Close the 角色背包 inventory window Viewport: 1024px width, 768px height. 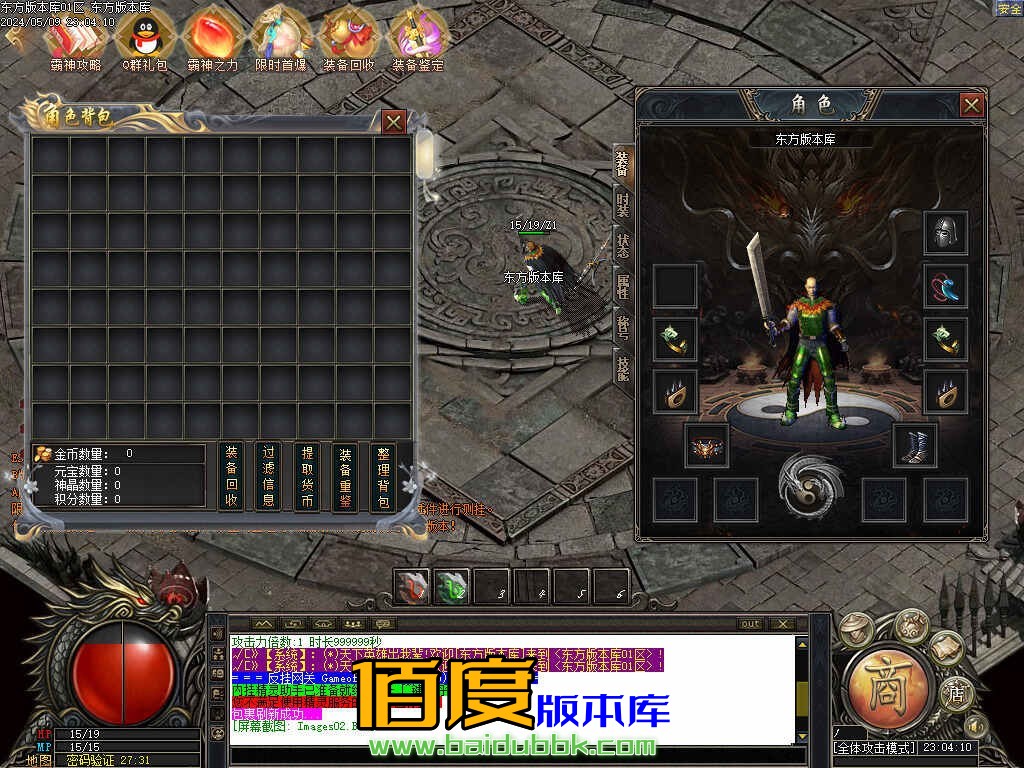coord(394,122)
